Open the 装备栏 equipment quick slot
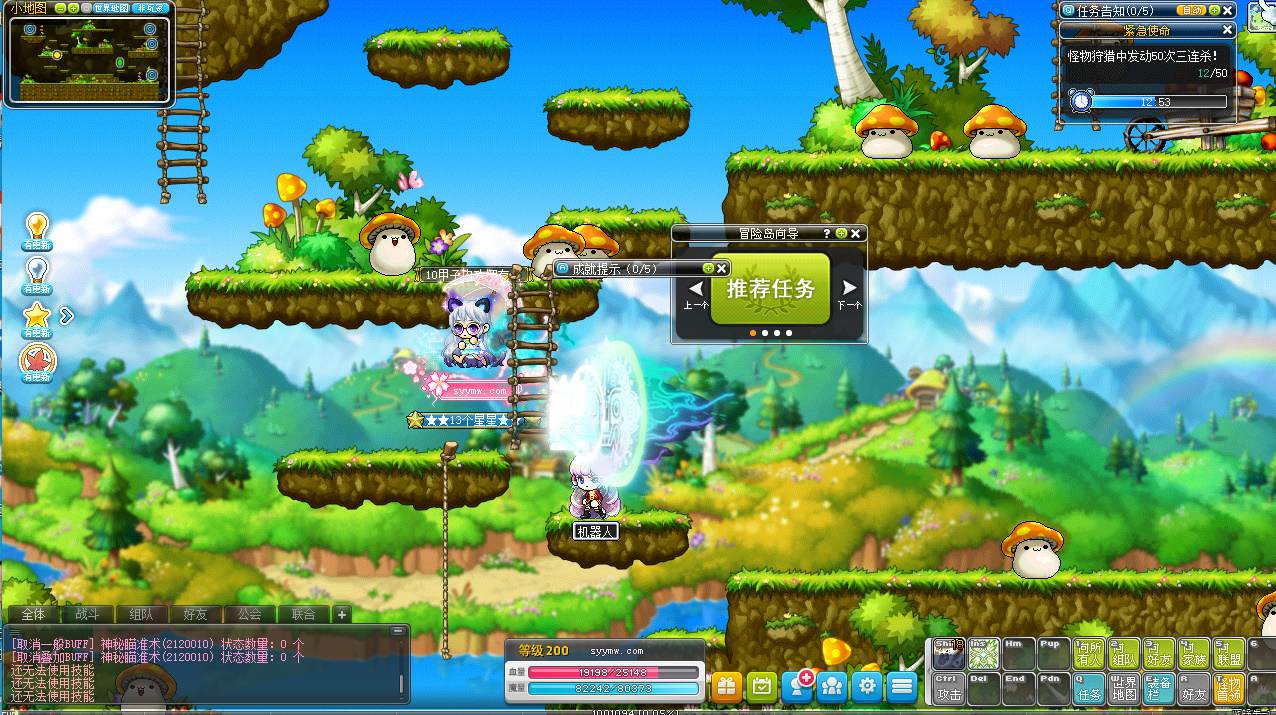This screenshot has width=1276, height=715. [x=1159, y=688]
